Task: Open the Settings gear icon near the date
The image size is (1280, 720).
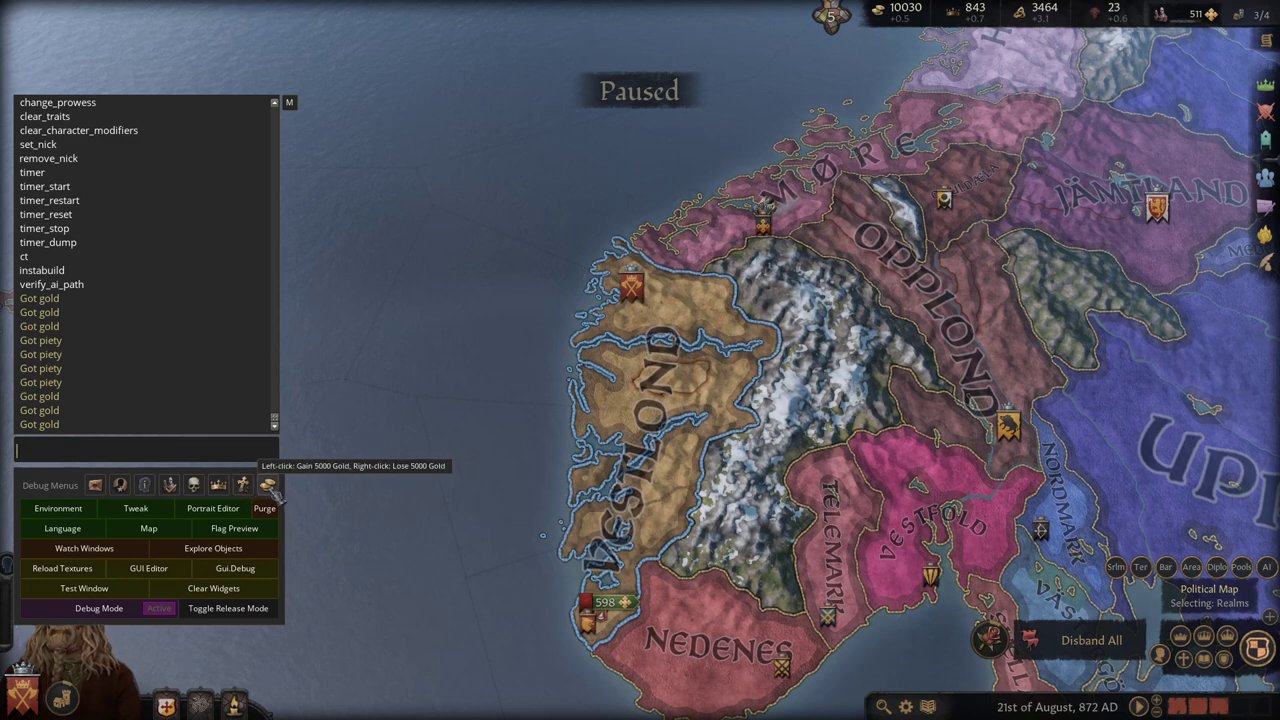Action: 905,706
